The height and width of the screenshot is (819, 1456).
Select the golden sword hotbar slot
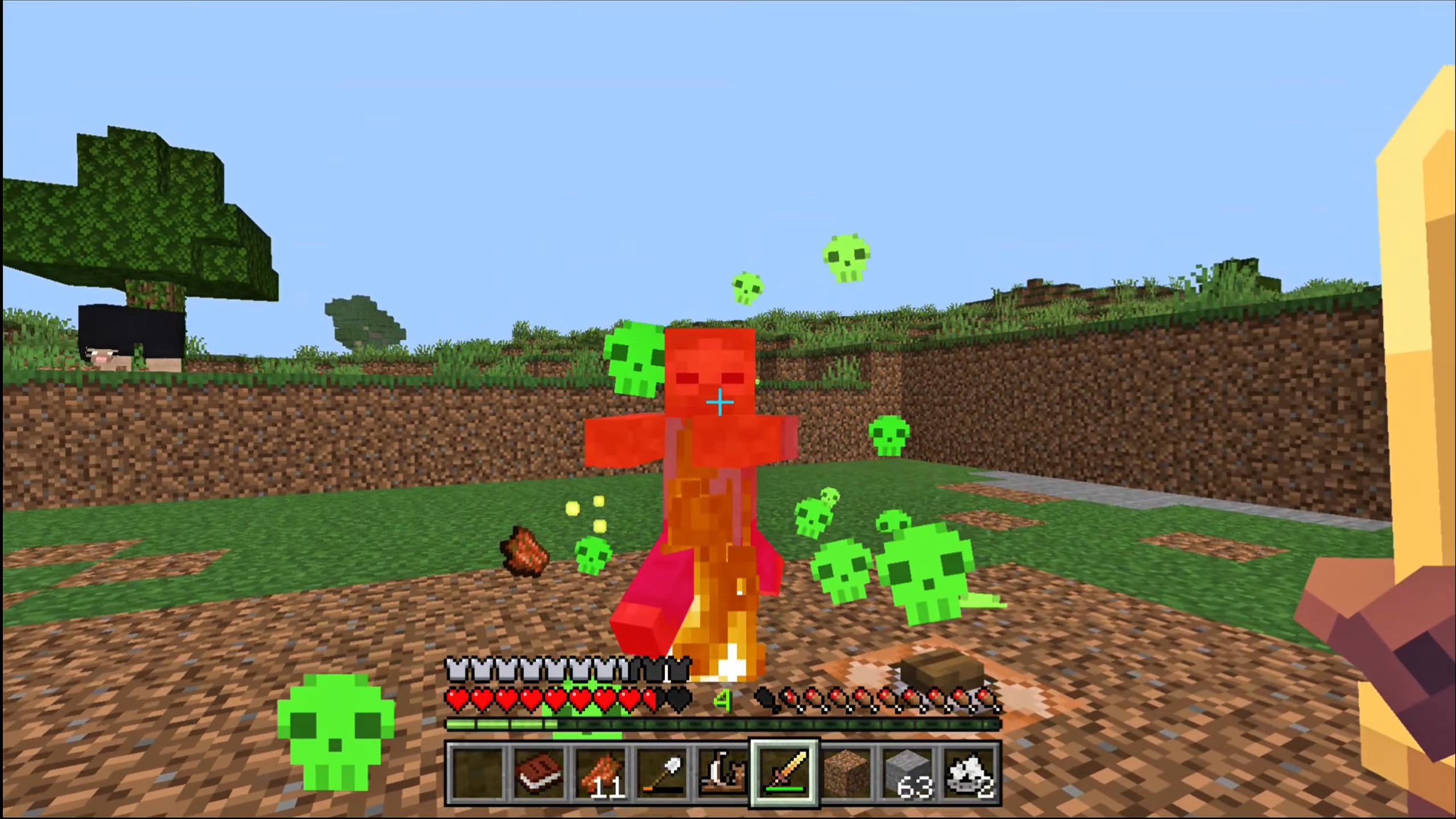tap(785, 773)
